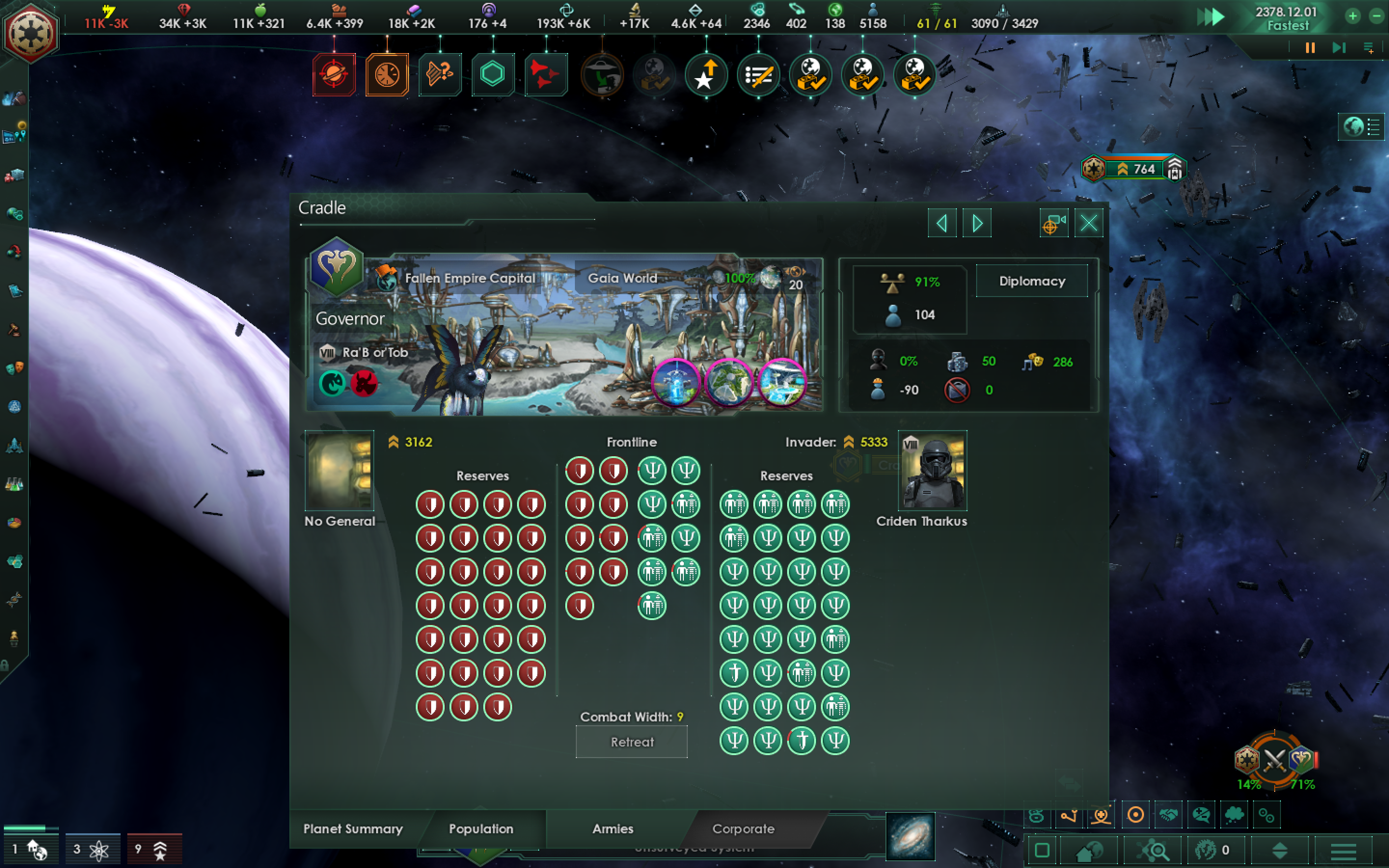Enable camera tracking in the Cradle window
This screenshot has height=868, width=1389.
[1054, 223]
